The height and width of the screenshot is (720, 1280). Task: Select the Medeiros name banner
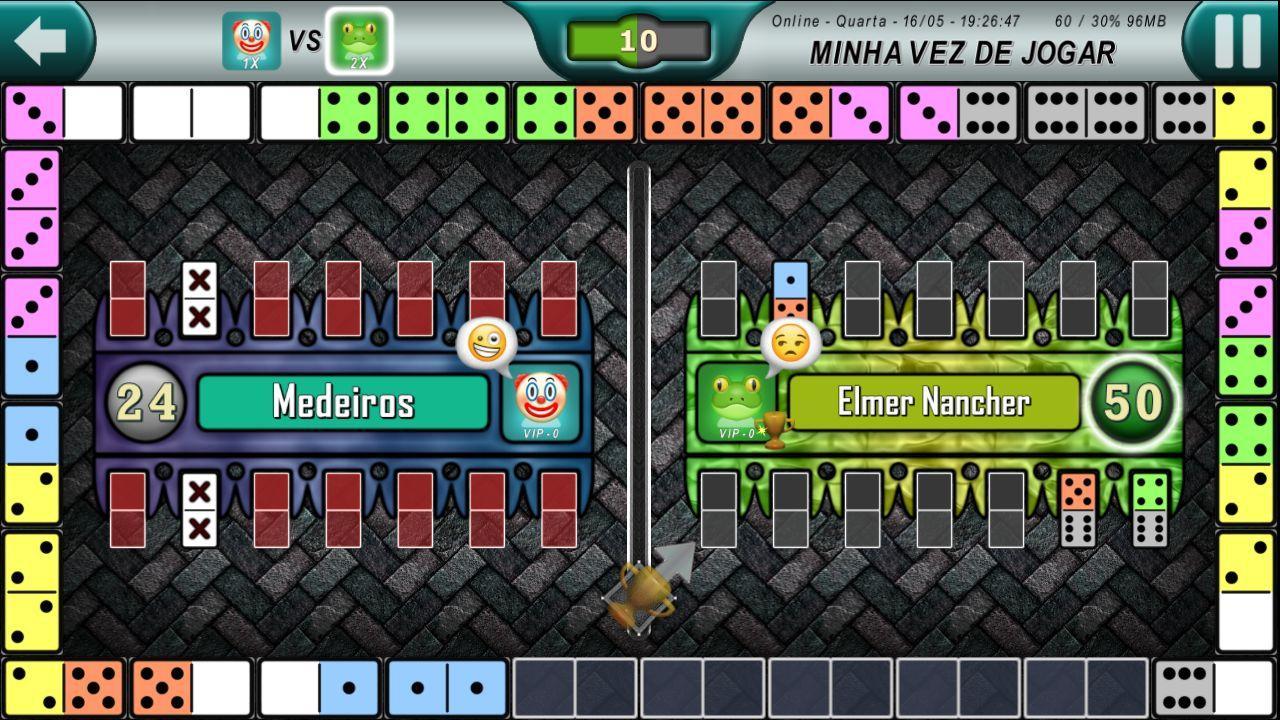tap(343, 402)
